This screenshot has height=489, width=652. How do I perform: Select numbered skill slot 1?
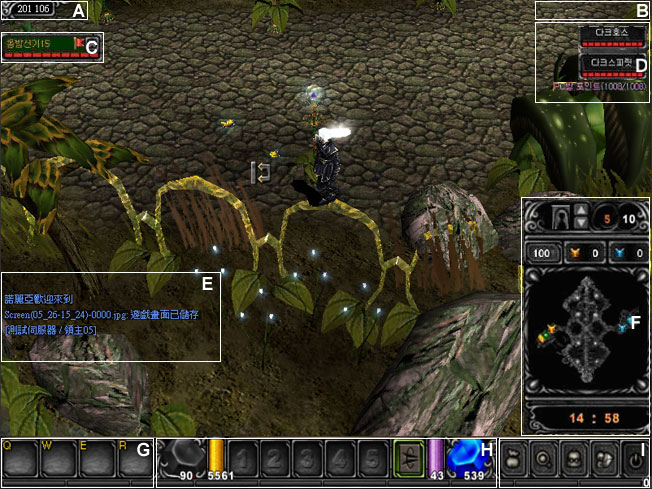[x=243, y=459]
